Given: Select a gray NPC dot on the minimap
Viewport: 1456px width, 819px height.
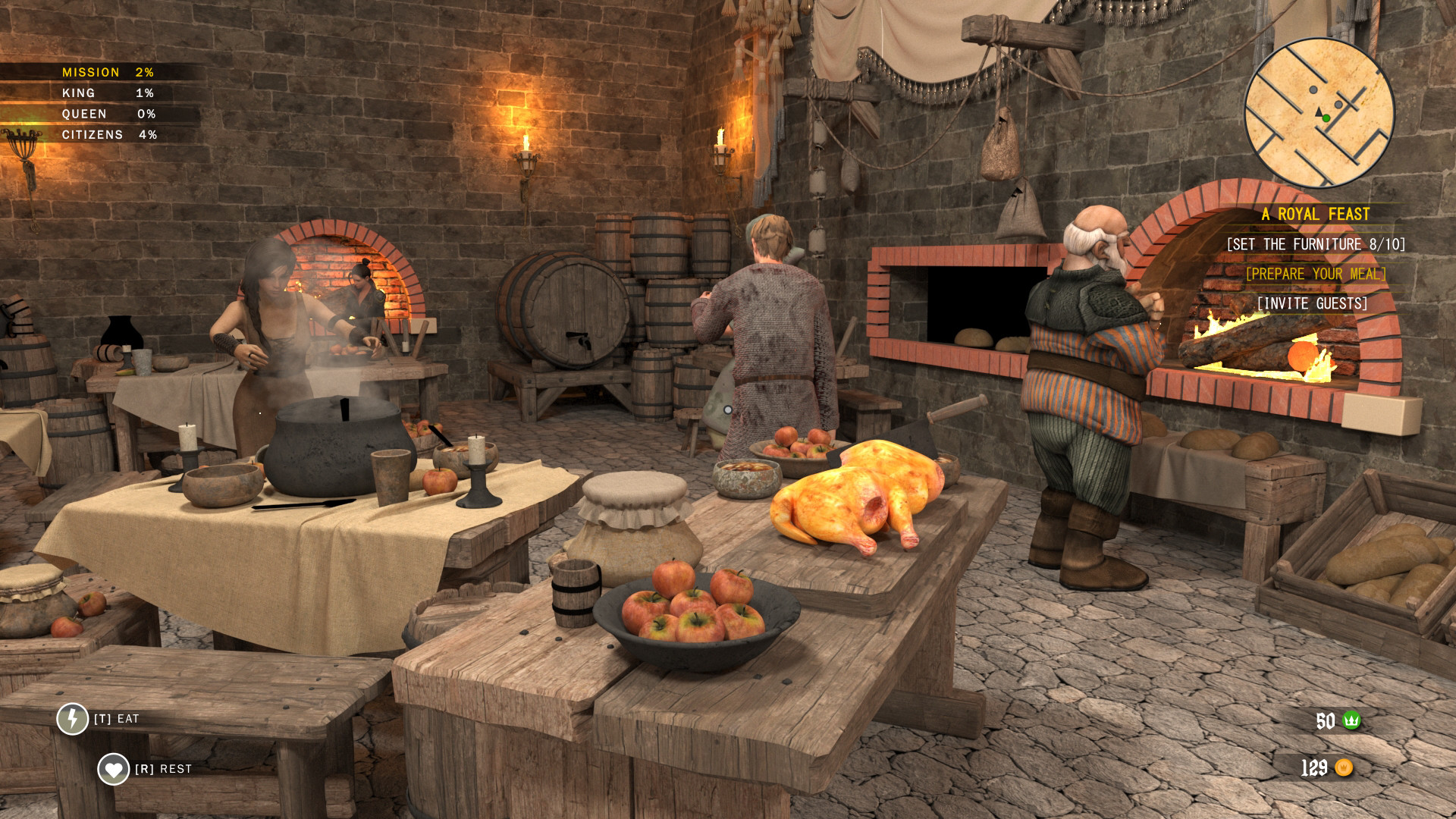Looking at the screenshot, I should pos(1313,89).
